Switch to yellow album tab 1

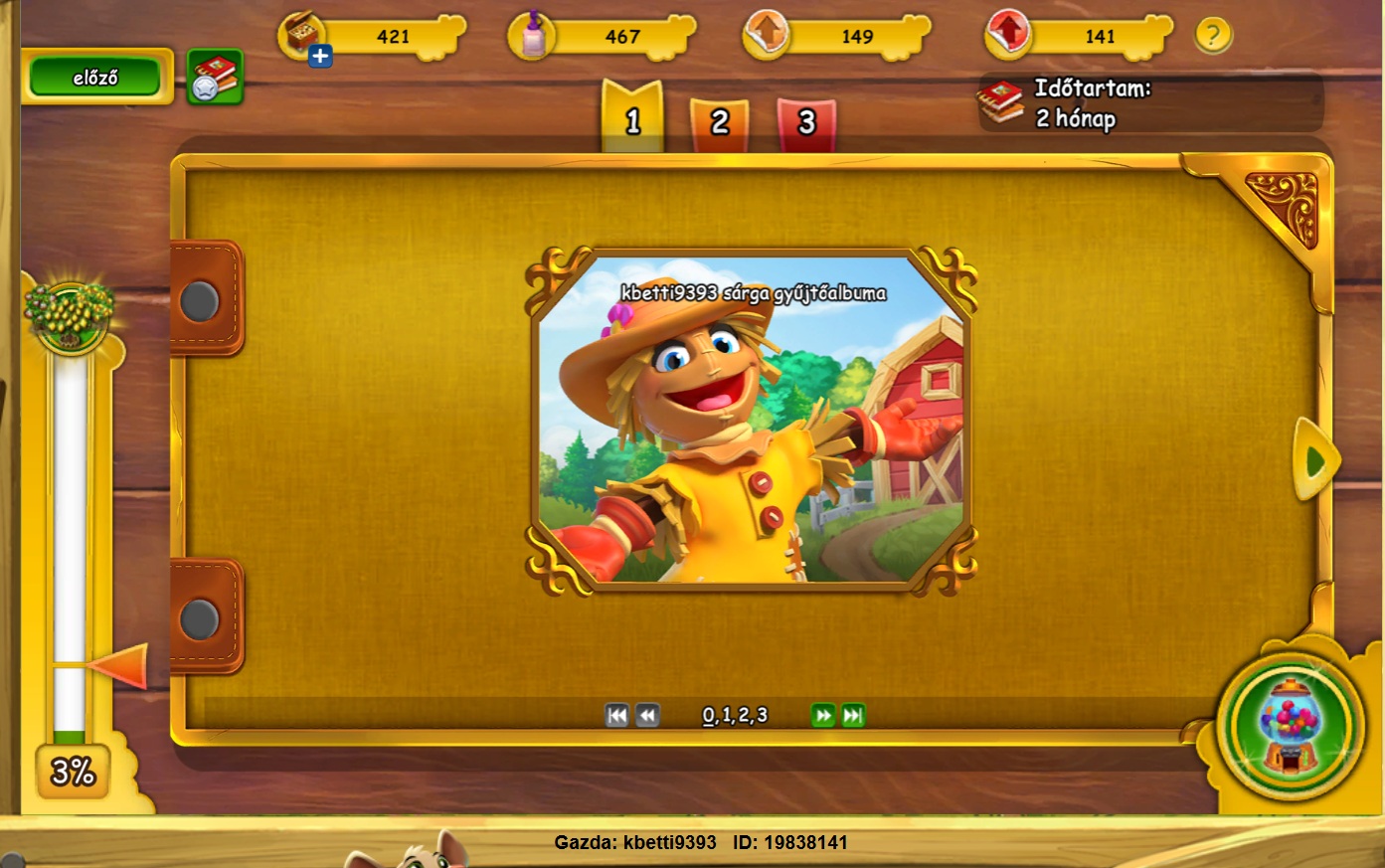tap(632, 121)
